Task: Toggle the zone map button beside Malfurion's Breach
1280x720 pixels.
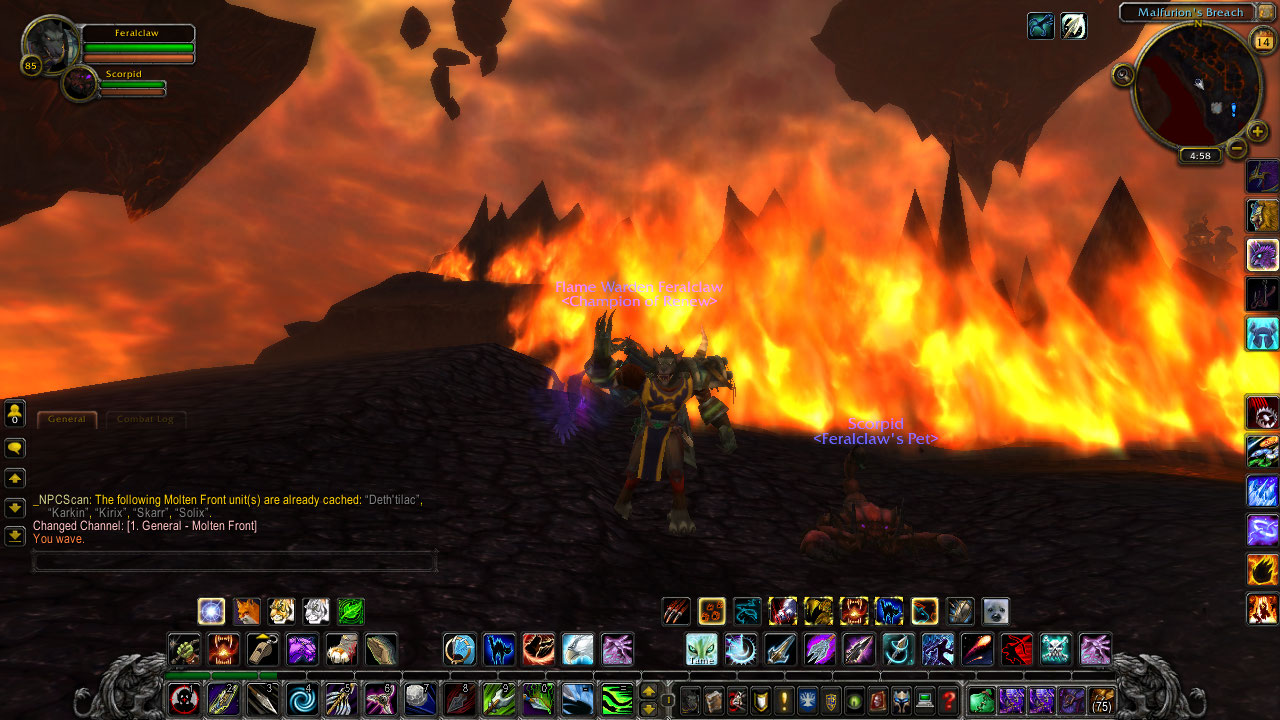Action: pyautogui.click(x=1263, y=12)
